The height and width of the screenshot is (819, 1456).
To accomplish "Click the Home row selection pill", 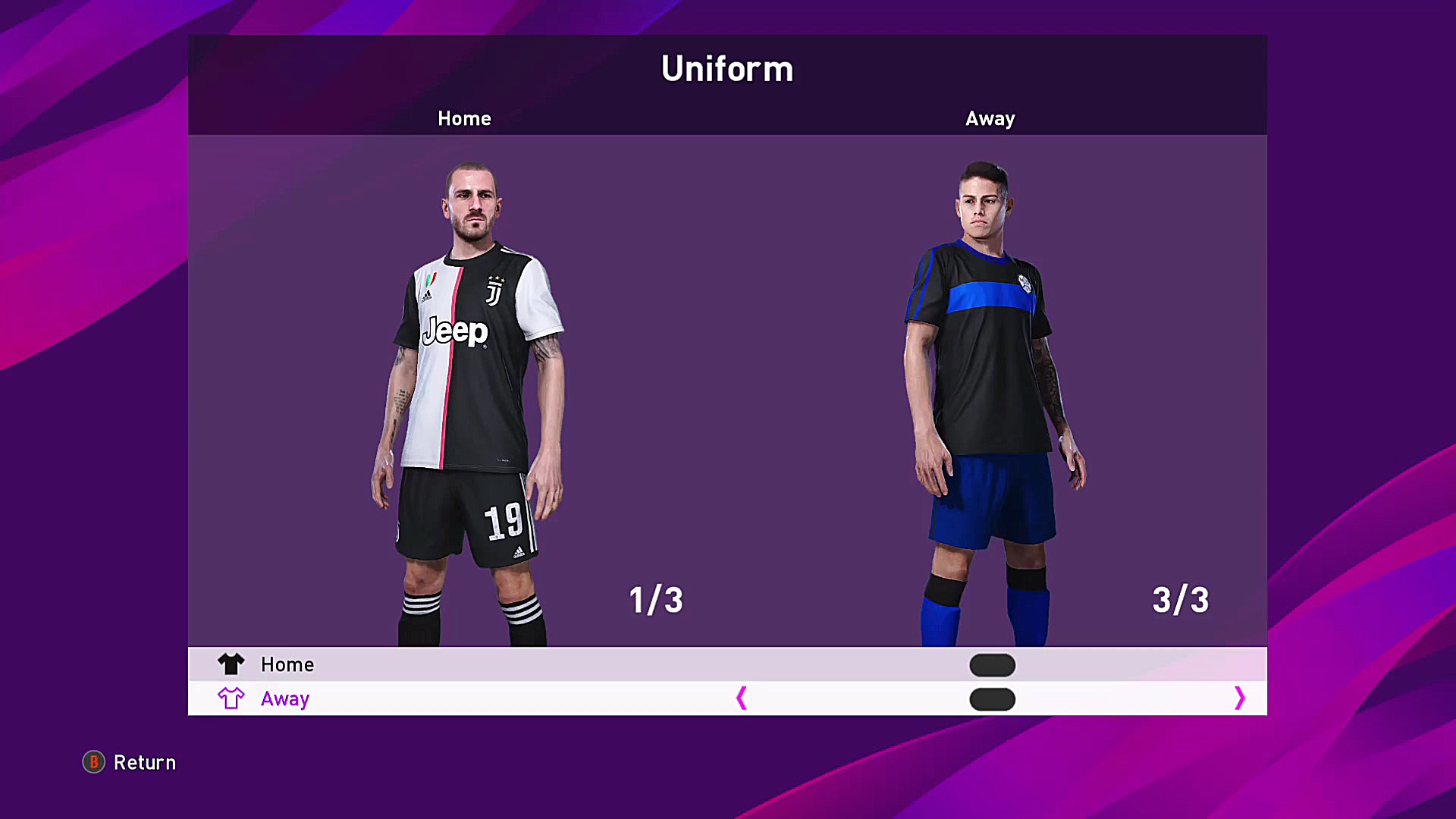I will tap(992, 665).
